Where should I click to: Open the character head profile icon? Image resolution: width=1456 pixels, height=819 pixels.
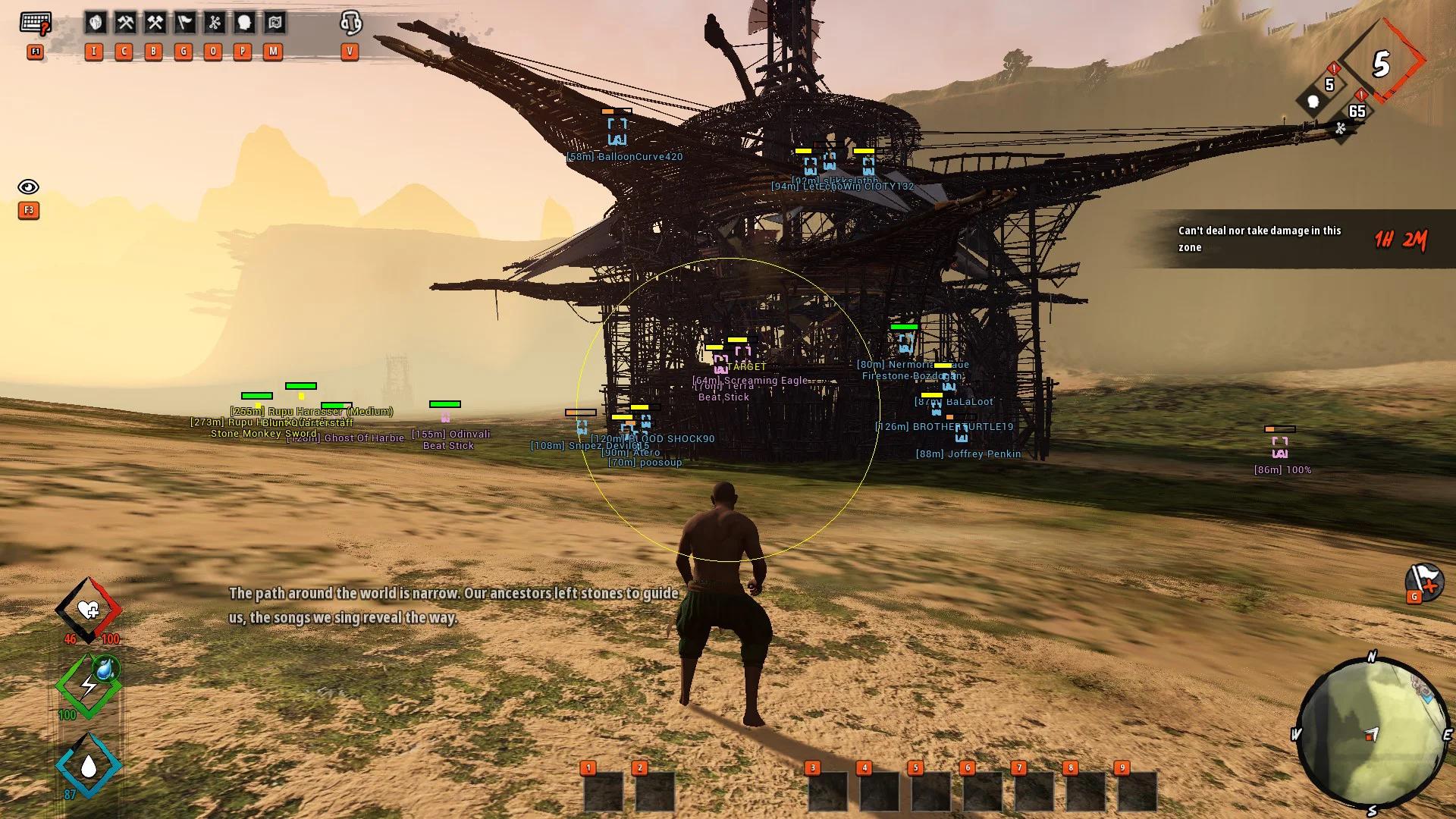click(244, 24)
